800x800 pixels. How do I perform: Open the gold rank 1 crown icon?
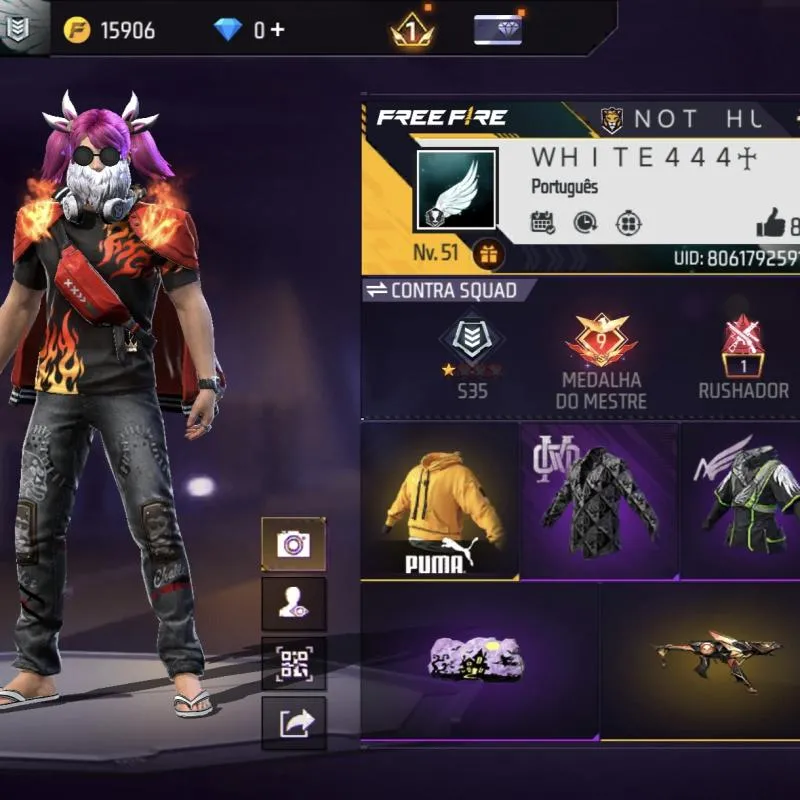pos(411,31)
